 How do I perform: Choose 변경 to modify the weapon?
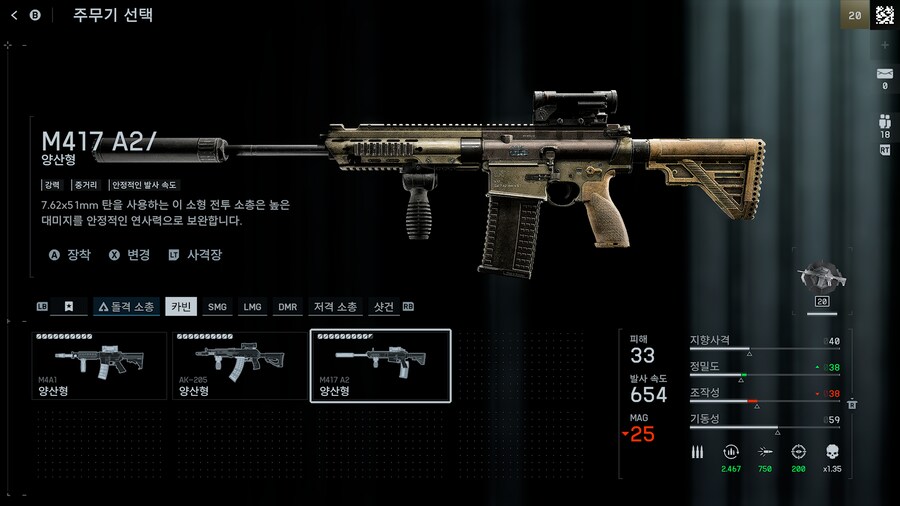tap(130, 255)
